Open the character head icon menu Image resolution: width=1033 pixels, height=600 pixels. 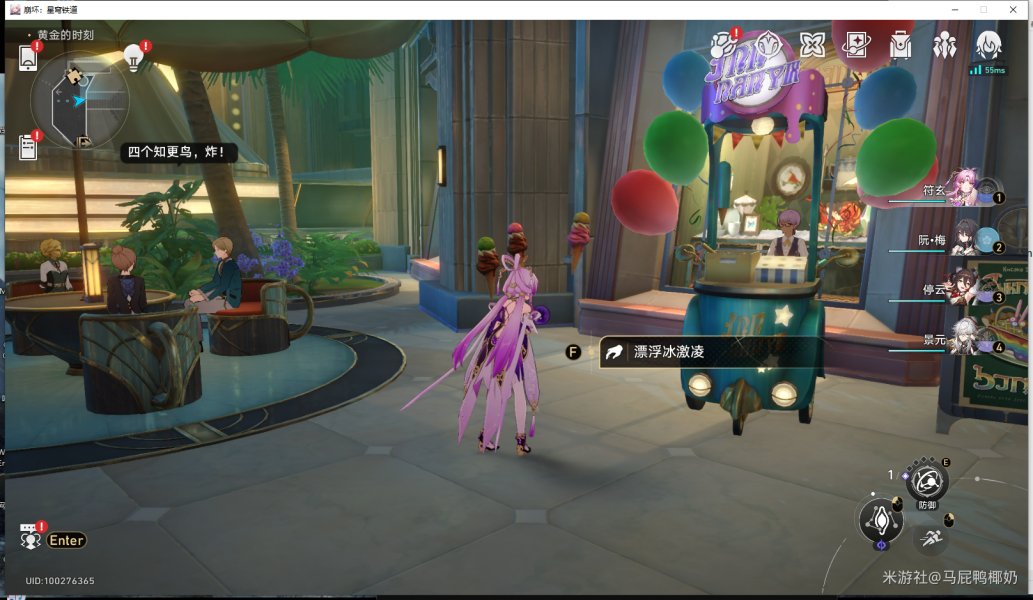[x=988, y=44]
